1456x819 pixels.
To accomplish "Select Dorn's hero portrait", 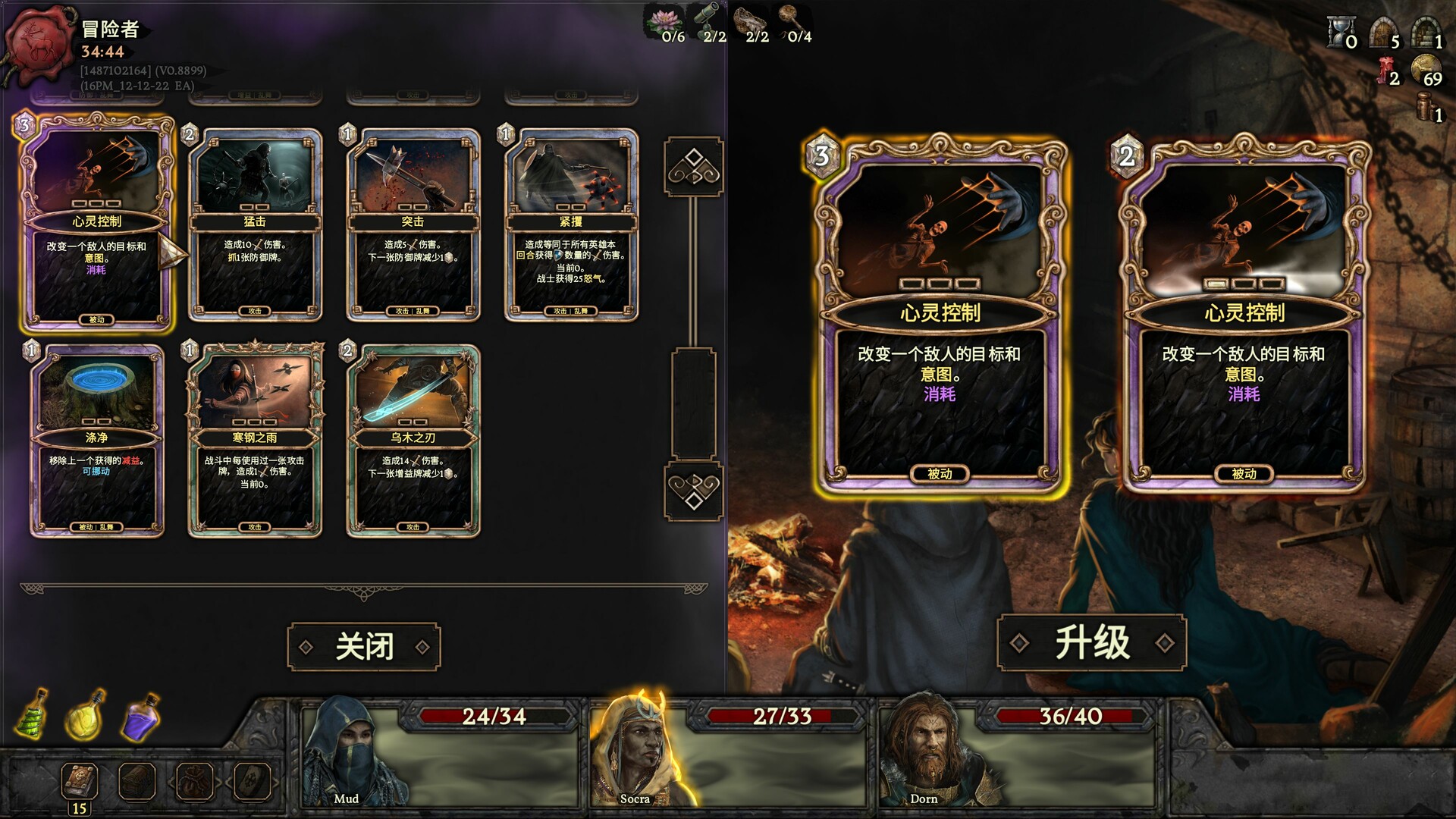I will pyautogui.click(x=924, y=755).
